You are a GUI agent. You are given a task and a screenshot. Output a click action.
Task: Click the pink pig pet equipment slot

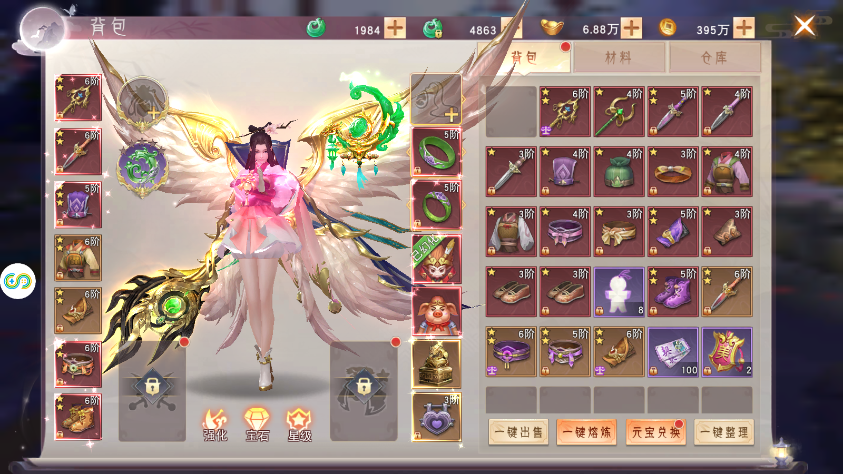click(x=436, y=310)
